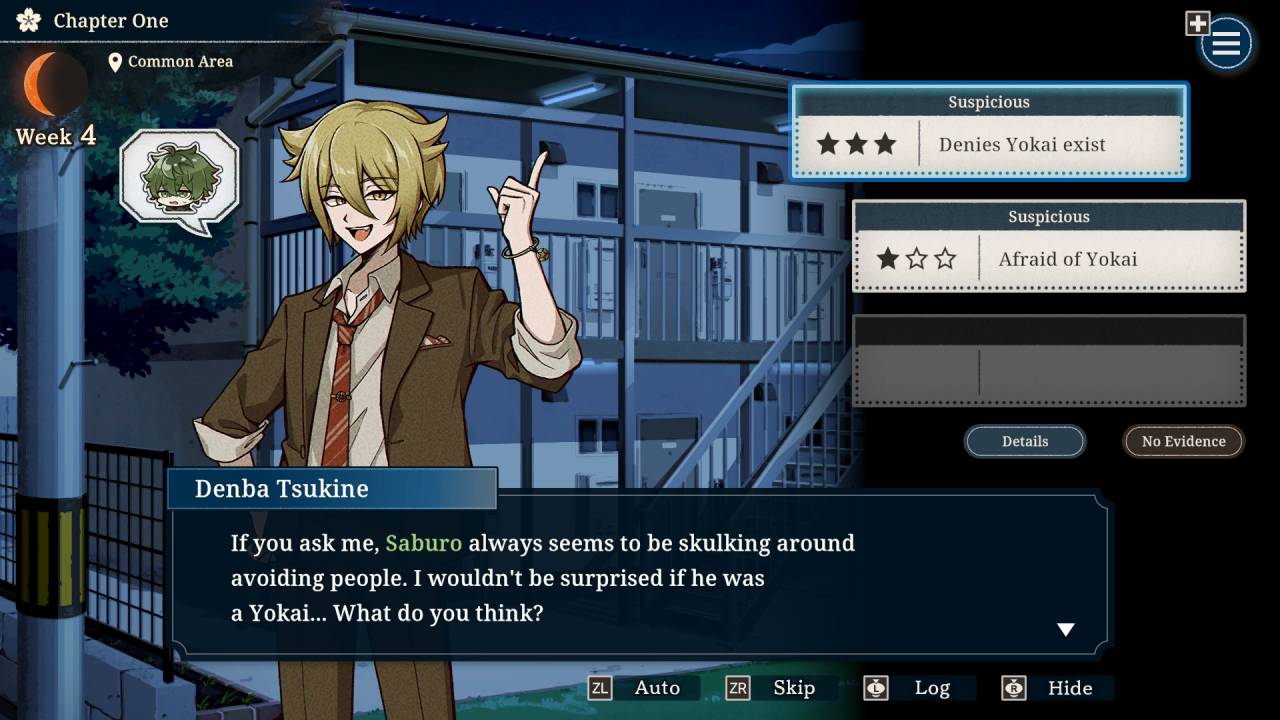Hide the dialogue interface
The height and width of the screenshot is (720, 1280).
[1071, 687]
